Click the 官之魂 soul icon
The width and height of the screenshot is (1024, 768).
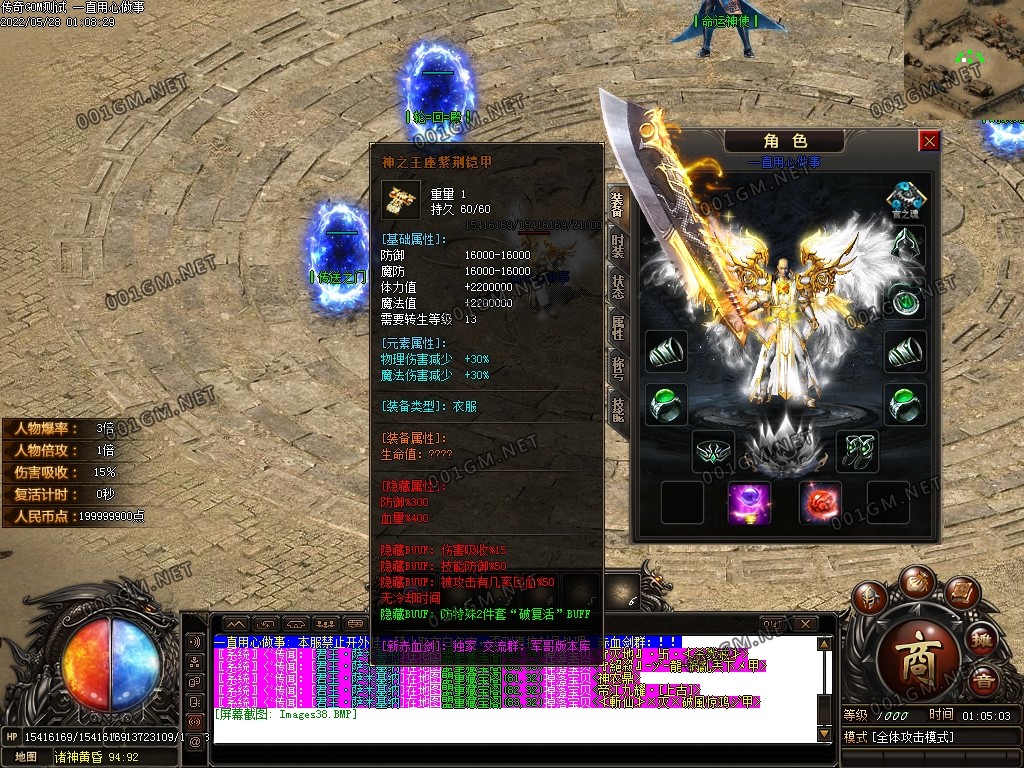(x=906, y=198)
